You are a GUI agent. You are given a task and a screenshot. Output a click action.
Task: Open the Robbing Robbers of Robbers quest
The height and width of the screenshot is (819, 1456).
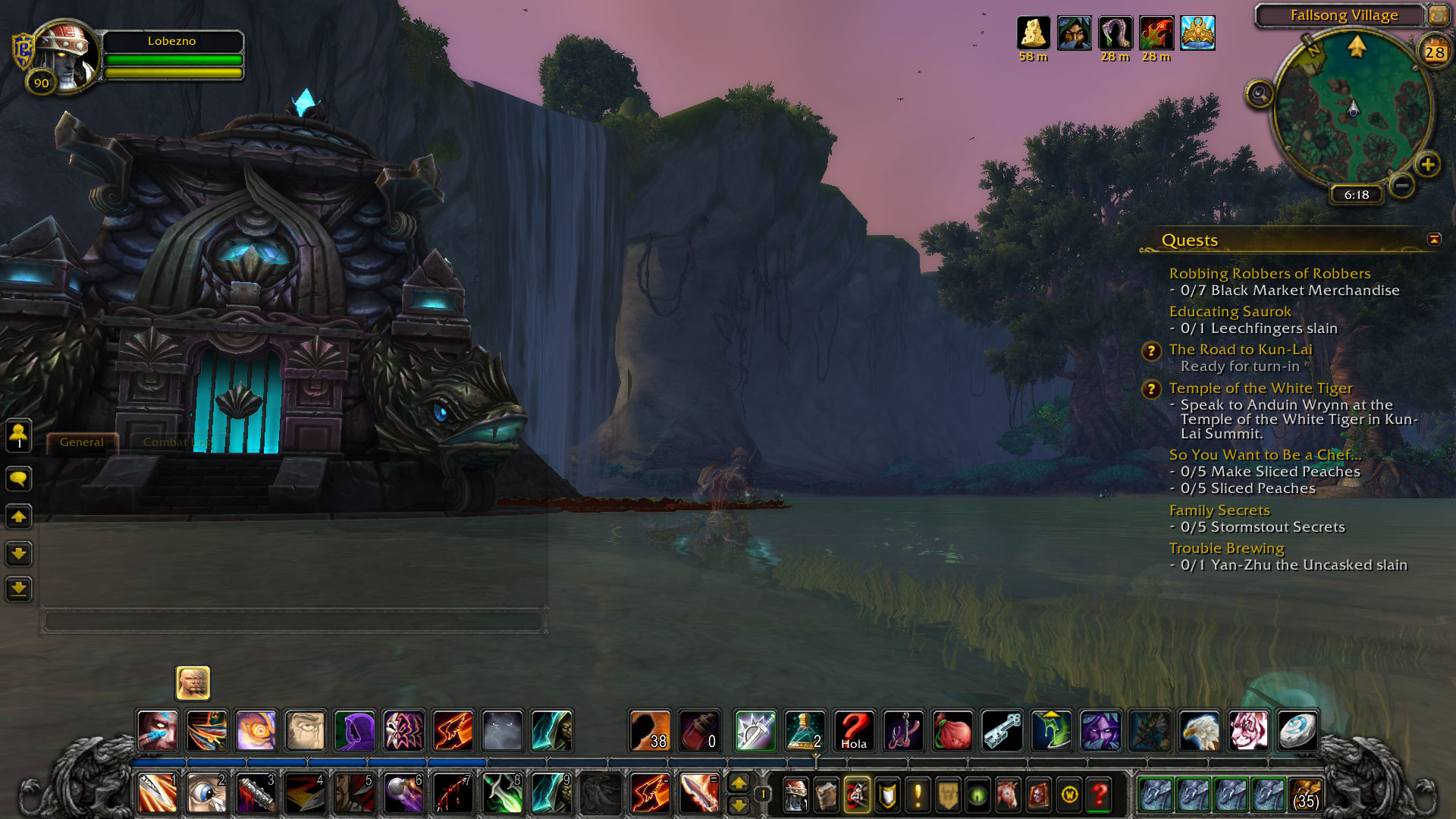(1269, 274)
